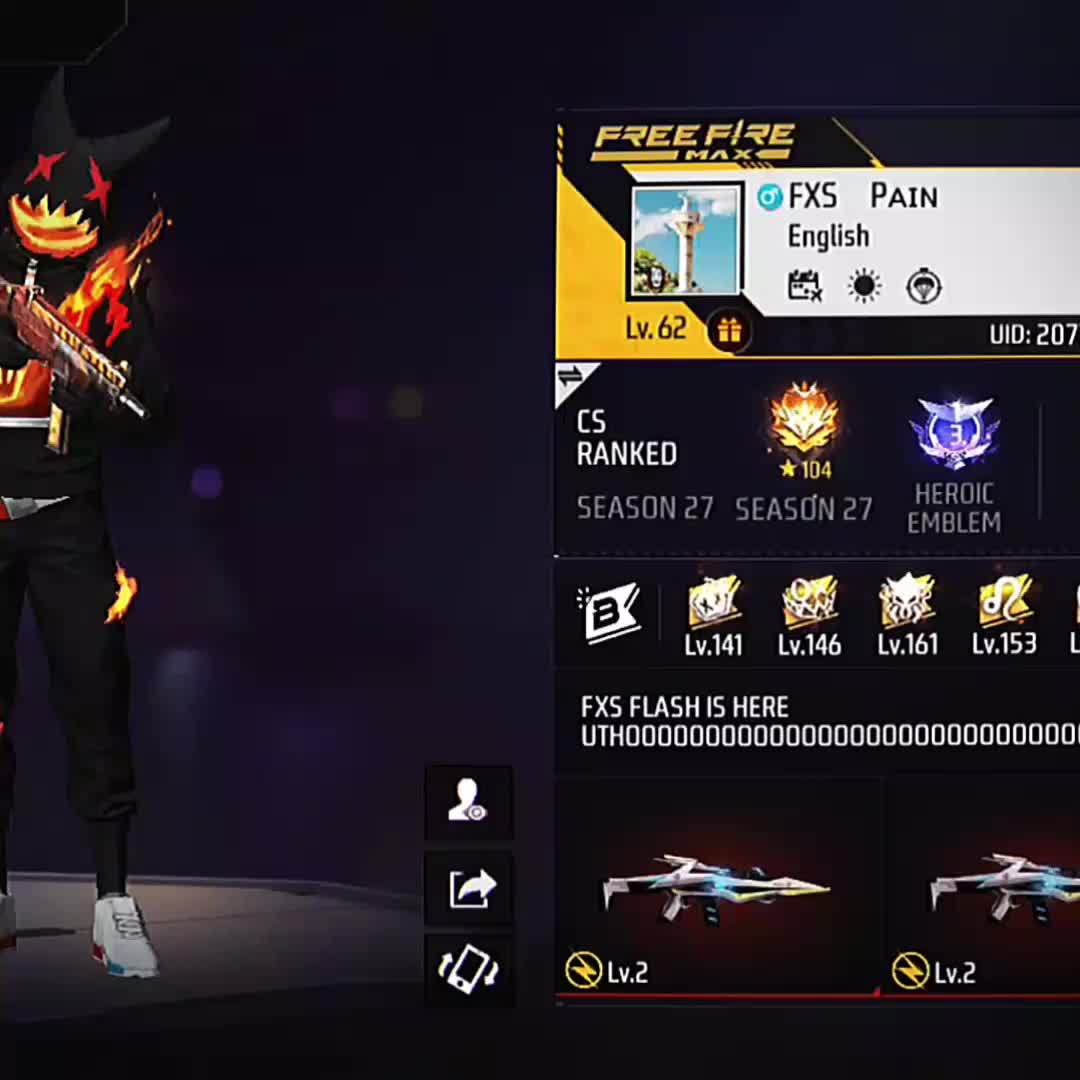The height and width of the screenshot is (1080, 1080).
Task: Open the booyah pass B icon
Action: [x=608, y=614]
